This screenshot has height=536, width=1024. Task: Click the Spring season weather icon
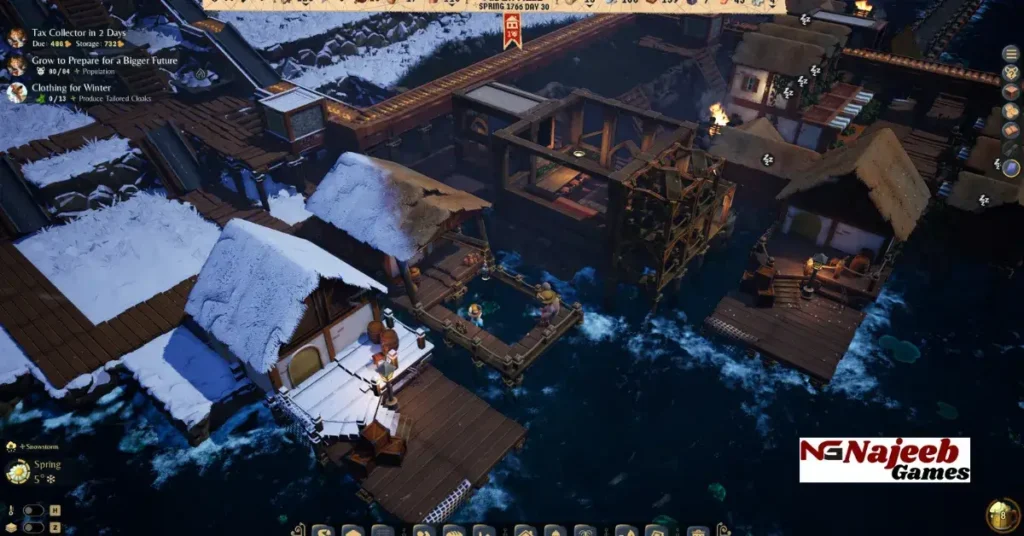18,471
